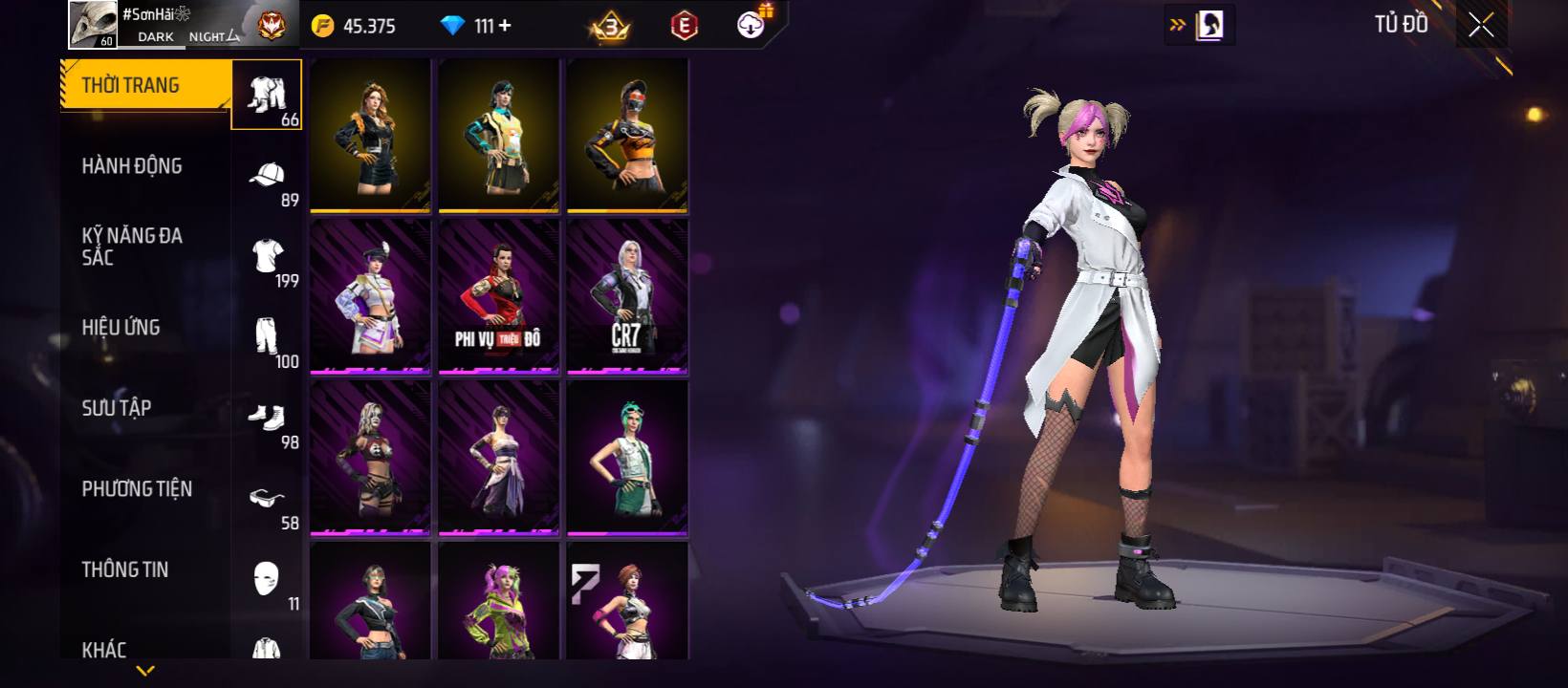This screenshot has width=1568, height=688.
Task: Open the Thông Tin tab
Action: (x=125, y=570)
